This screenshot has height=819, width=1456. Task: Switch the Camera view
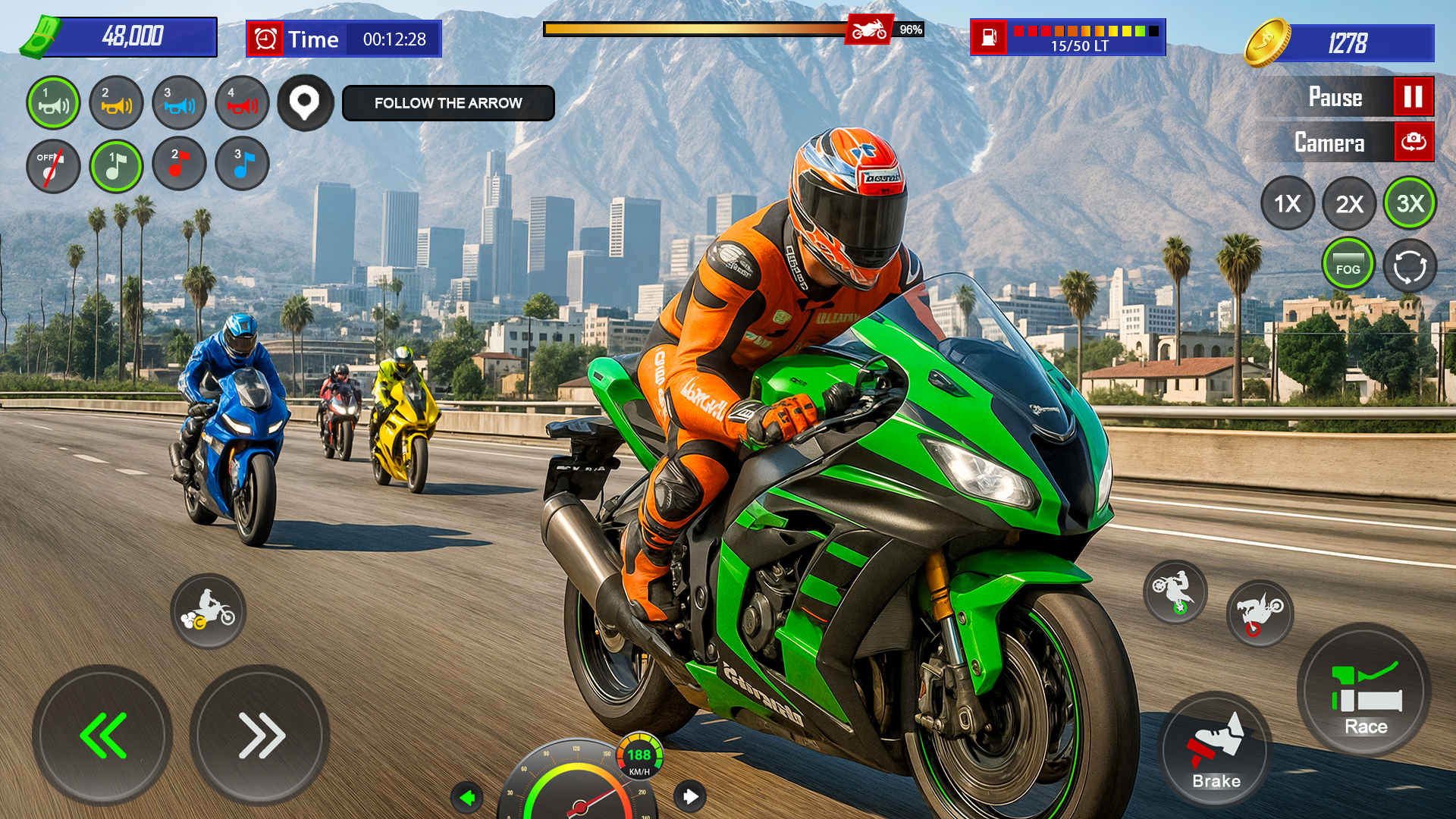pos(1413,143)
